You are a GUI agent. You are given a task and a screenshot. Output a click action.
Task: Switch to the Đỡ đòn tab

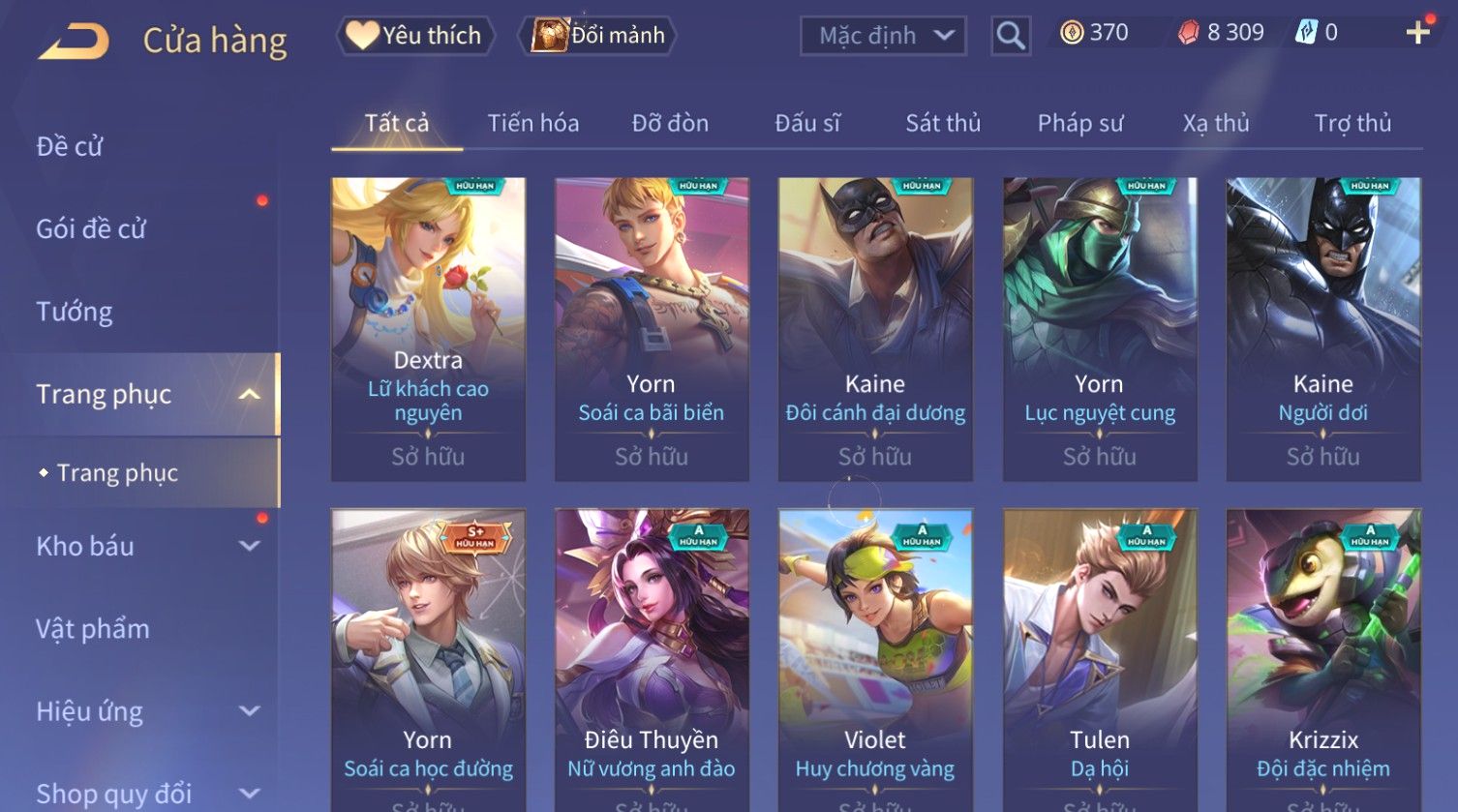click(x=670, y=124)
